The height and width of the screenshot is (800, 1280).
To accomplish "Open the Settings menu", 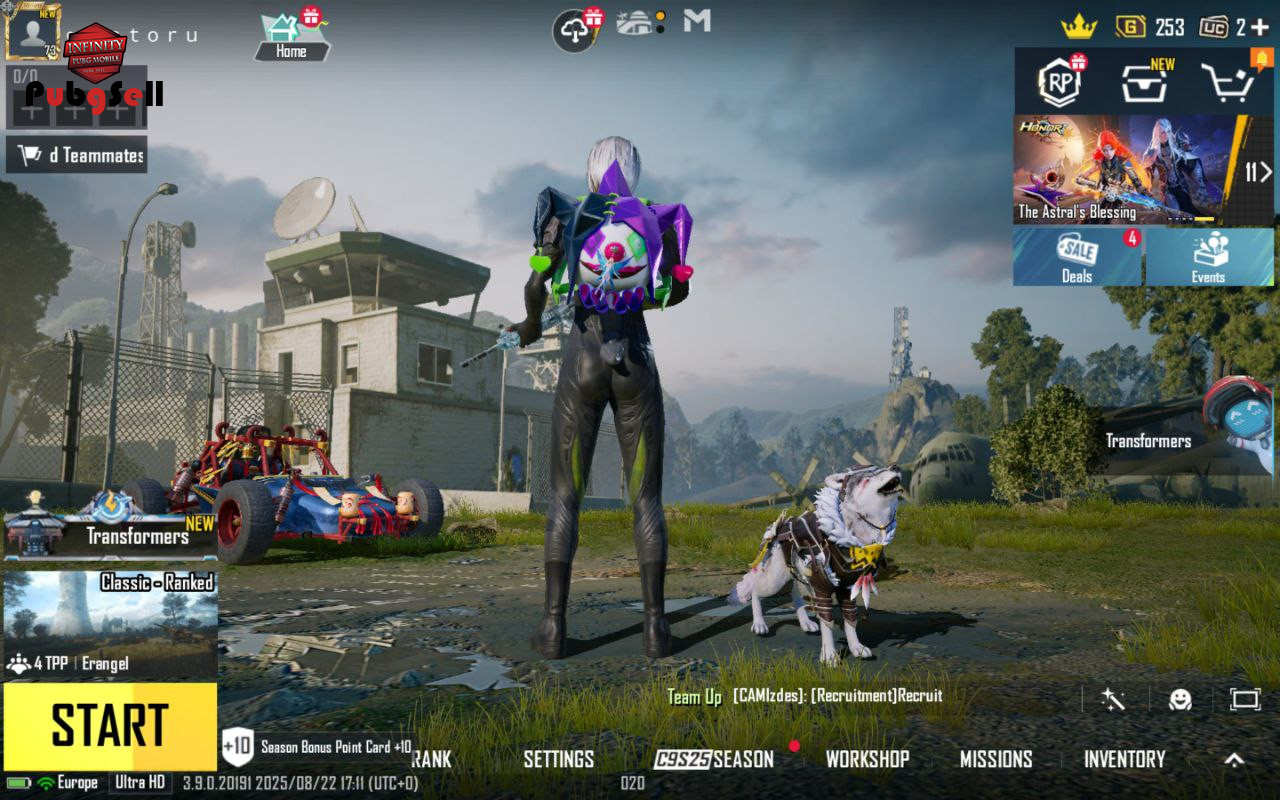I will click(558, 759).
